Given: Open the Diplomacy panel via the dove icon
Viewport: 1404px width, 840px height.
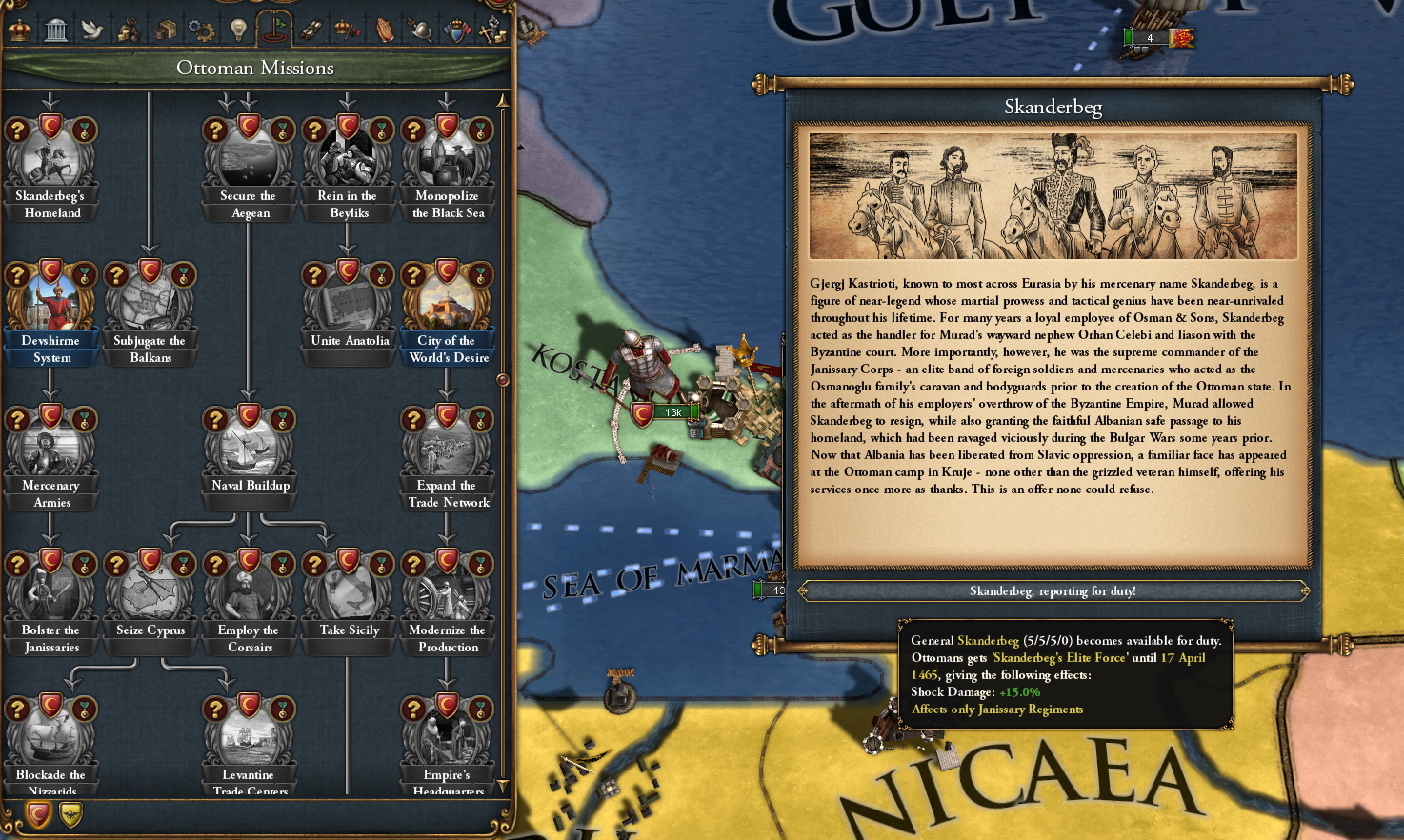Looking at the screenshot, I should pos(92,29).
